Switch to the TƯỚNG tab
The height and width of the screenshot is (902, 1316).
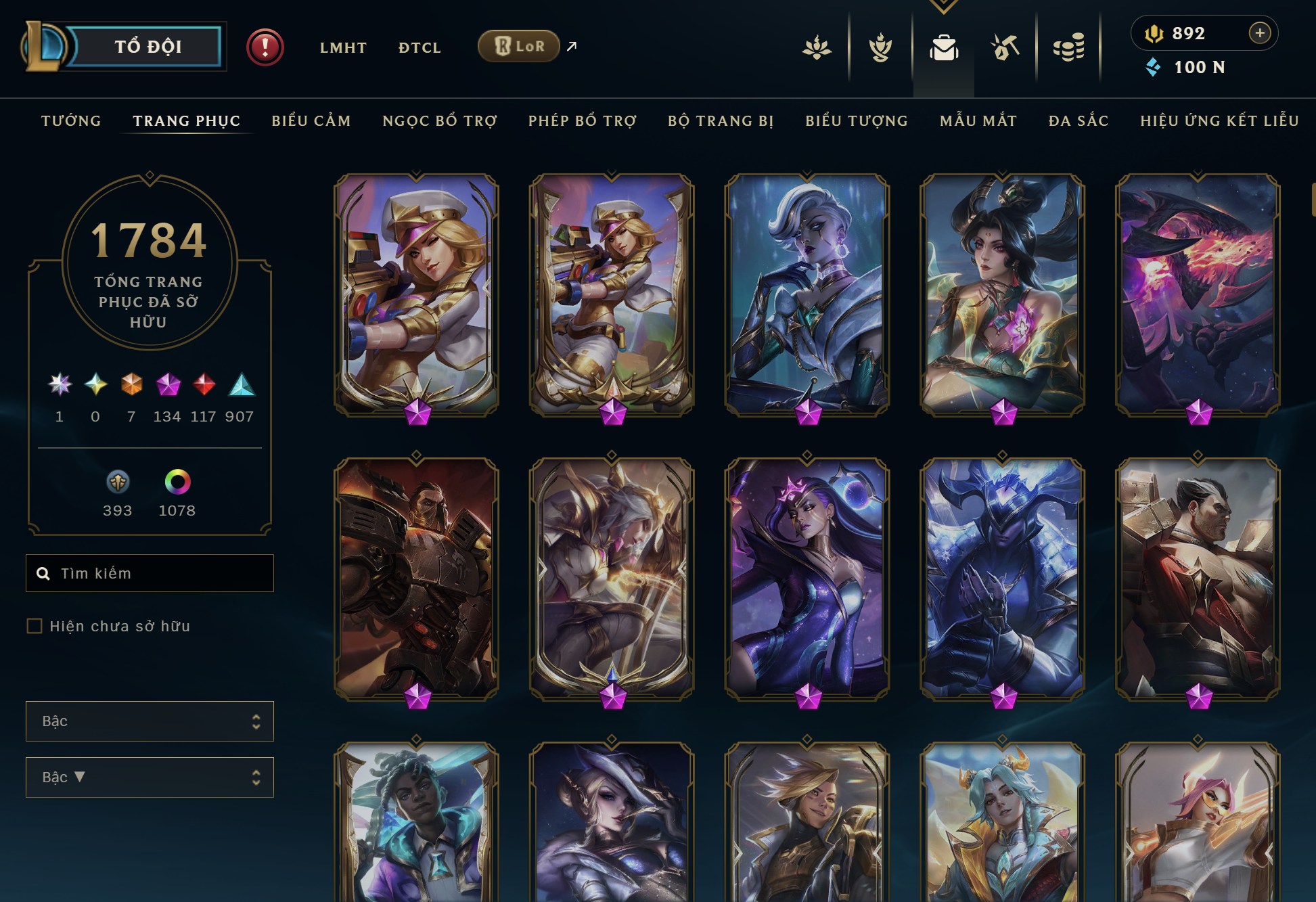(70, 120)
